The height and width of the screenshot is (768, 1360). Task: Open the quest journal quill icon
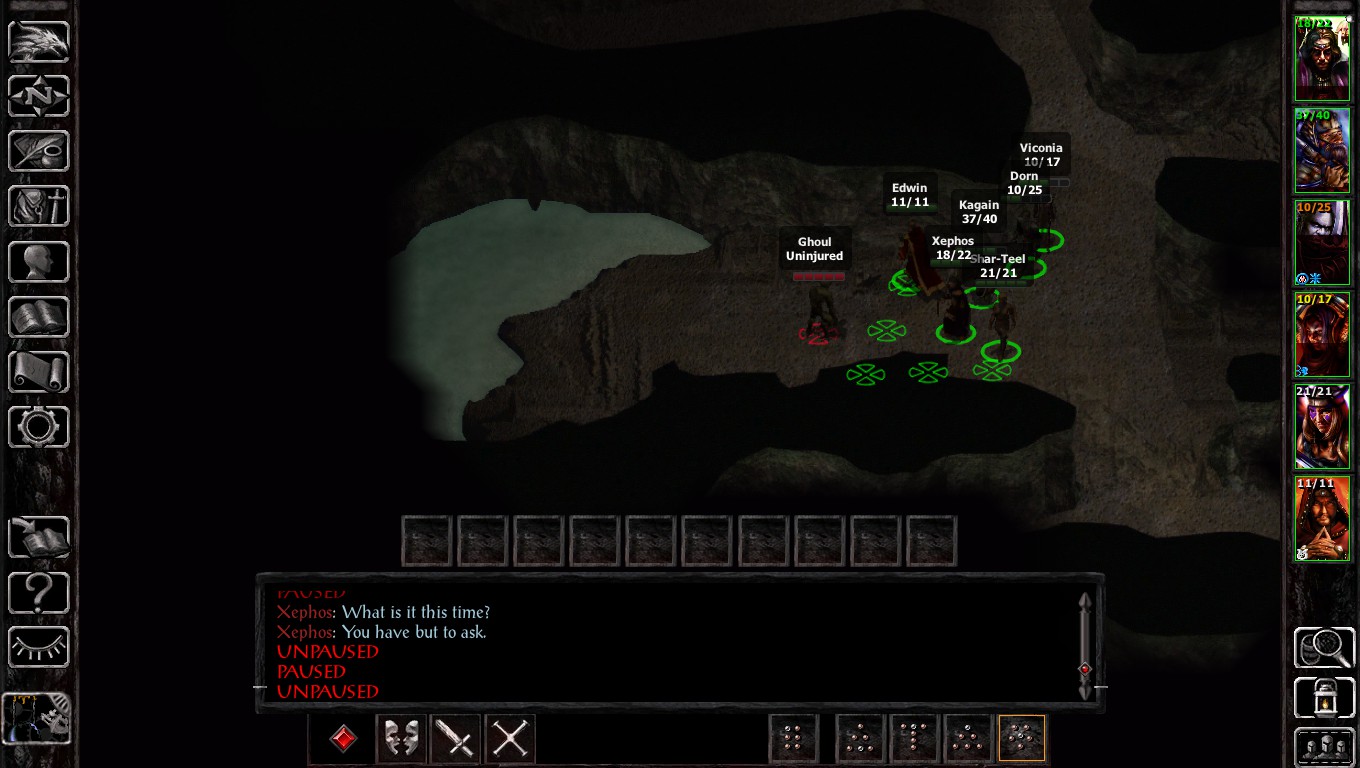[38, 151]
